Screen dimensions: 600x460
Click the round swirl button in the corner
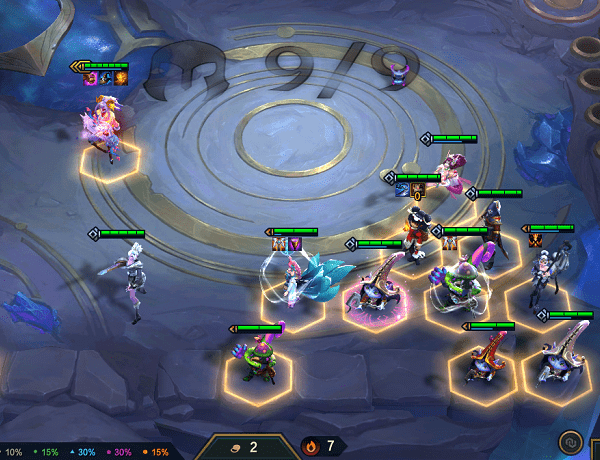click(573, 440)
